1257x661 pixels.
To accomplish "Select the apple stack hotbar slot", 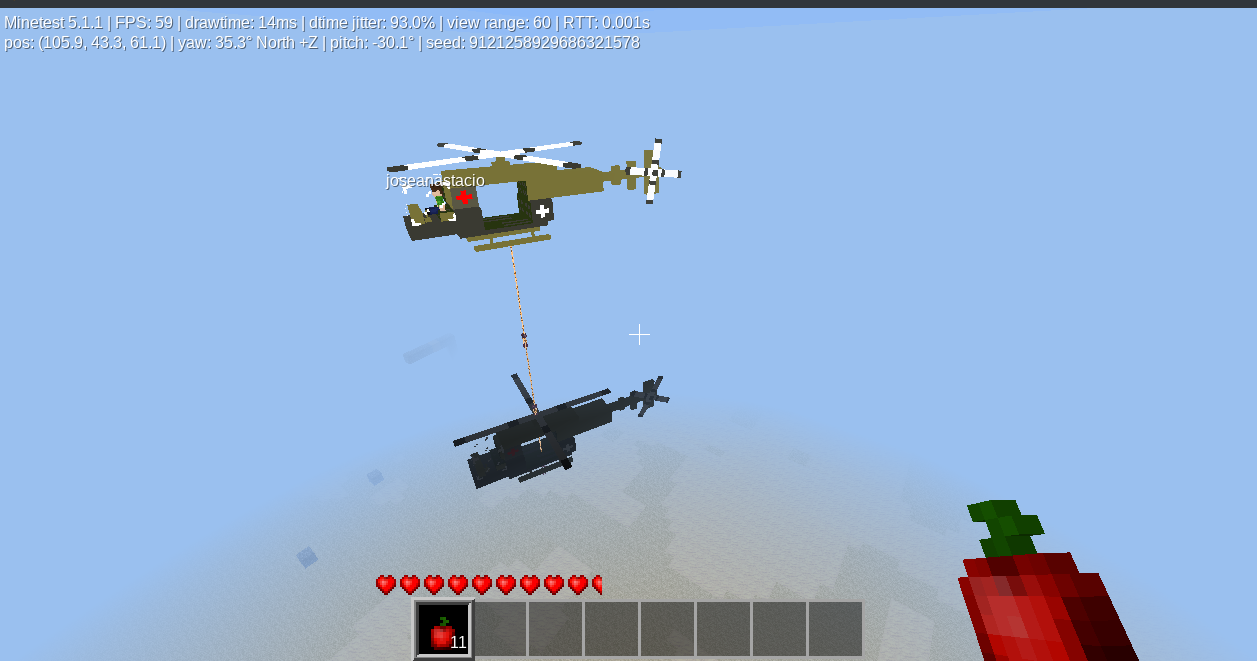I will [444, 630].
